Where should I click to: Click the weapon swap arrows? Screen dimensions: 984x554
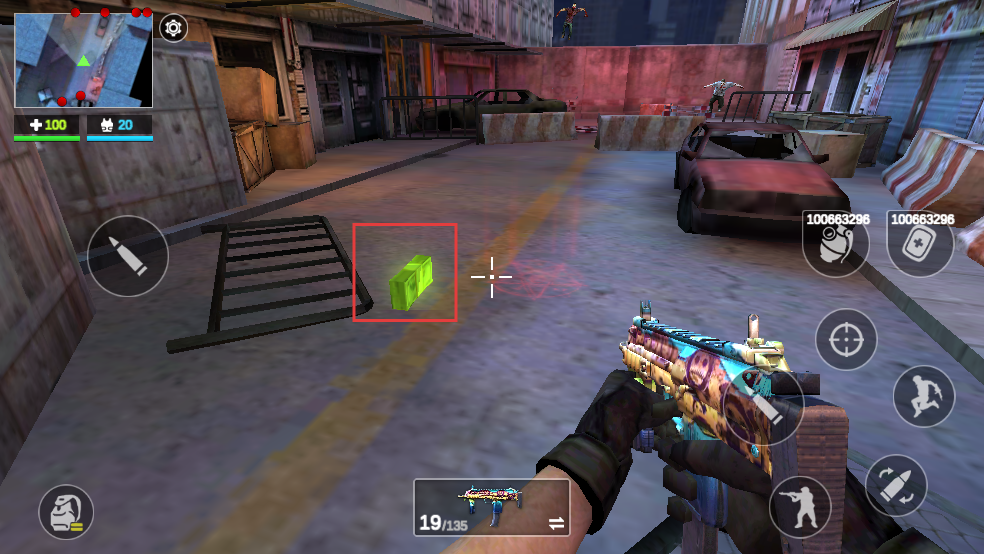click(556, 523)
